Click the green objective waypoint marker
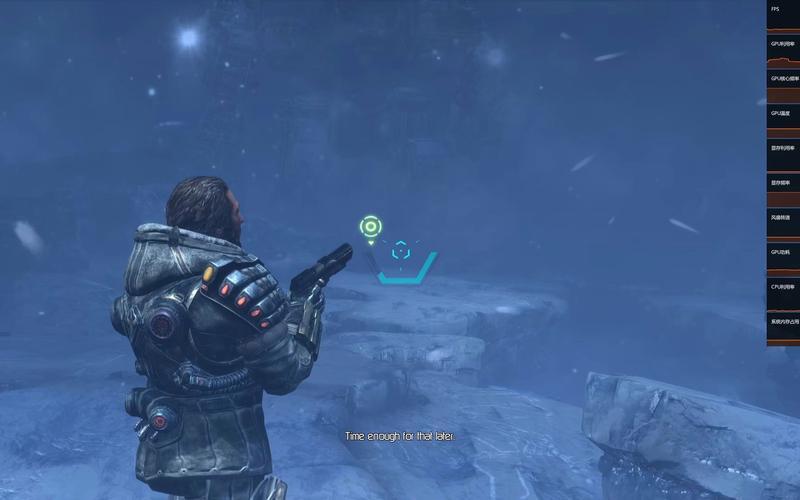This screenshot has width=800, height=500. pyautogui.click(x=370, y=226)
